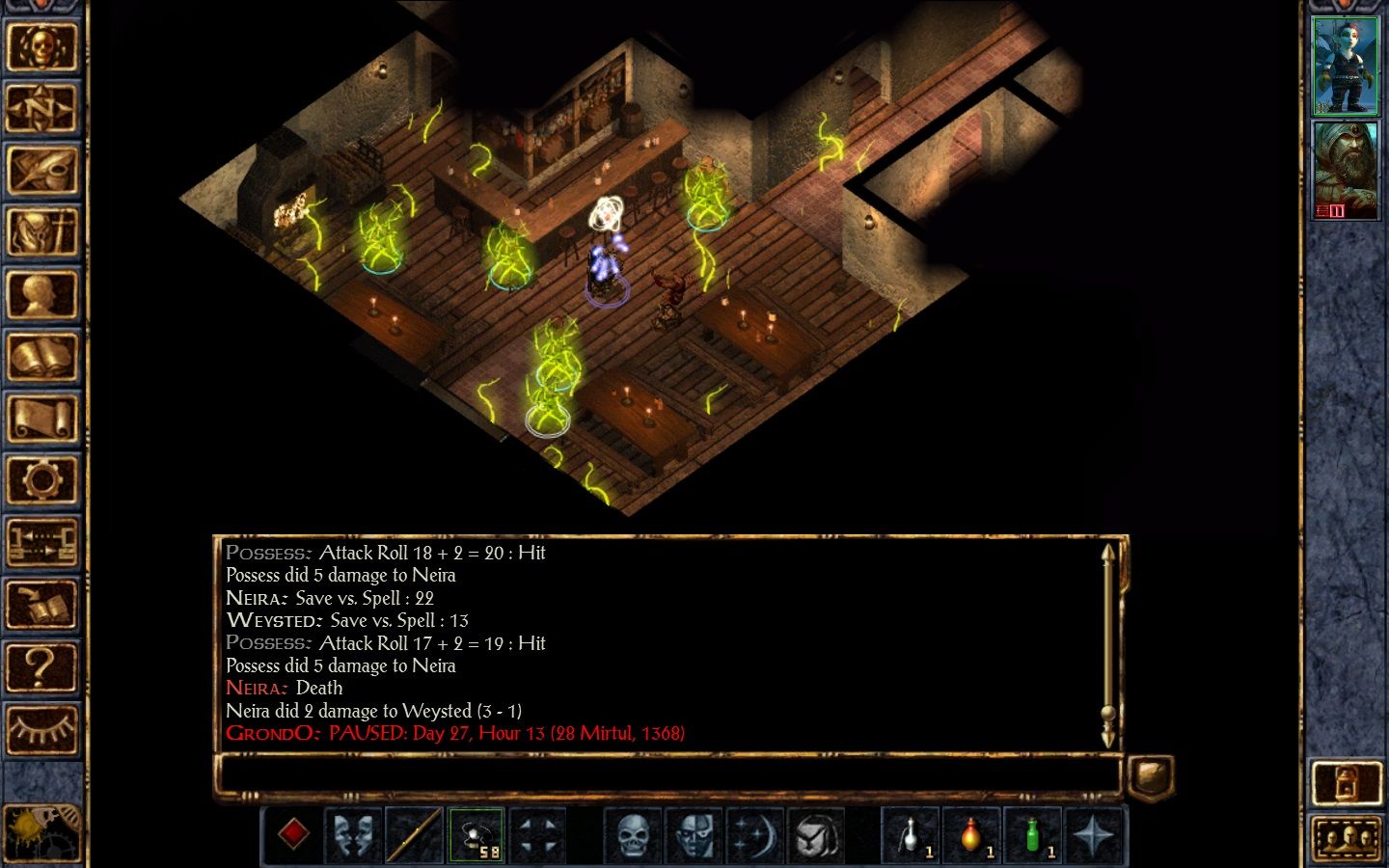This screenshot has width=1389, height=868.
Task: Open the journal with the quill icon
Action: click(x=41, y=170)
